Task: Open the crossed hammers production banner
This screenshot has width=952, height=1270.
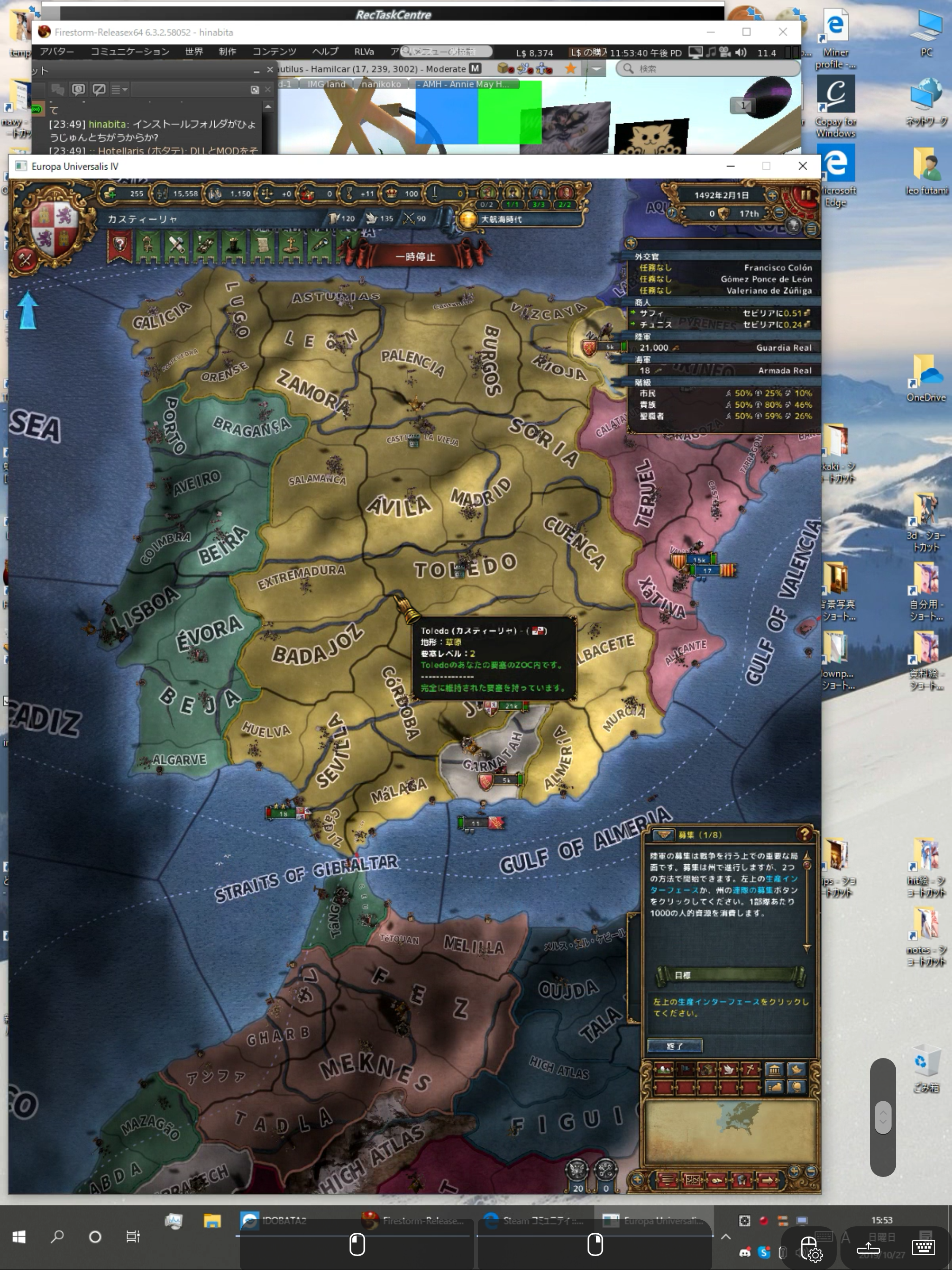Action: point(176,247)
